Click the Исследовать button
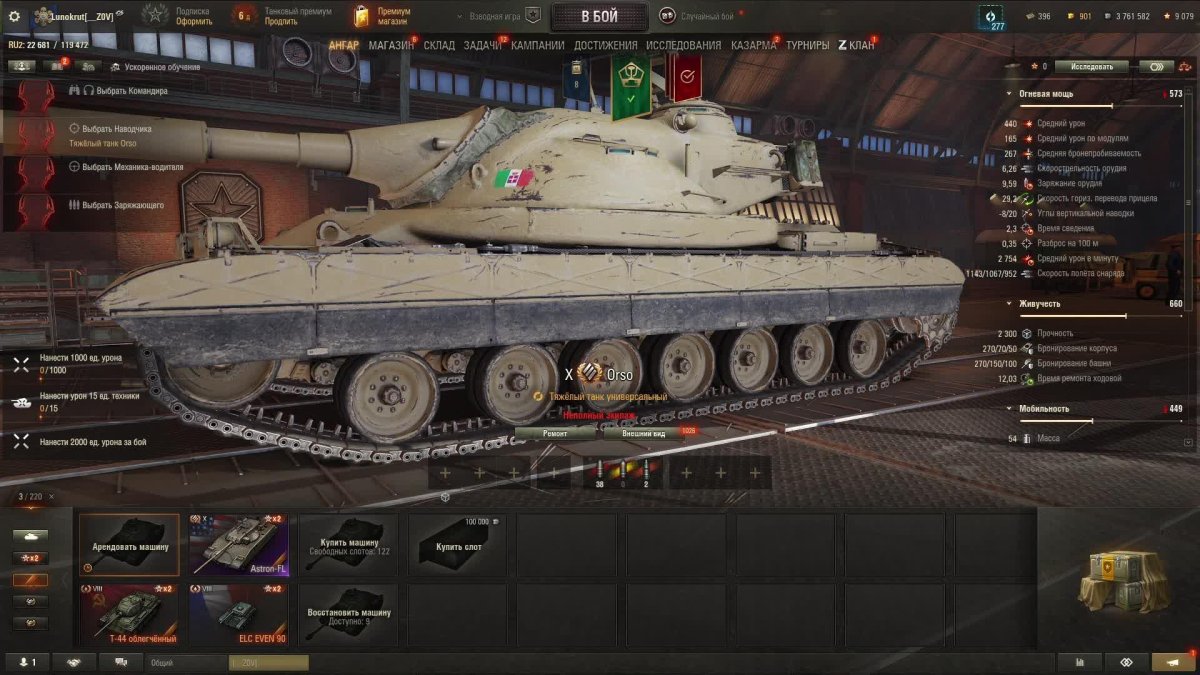This screenshot has width=1200, height=675. click(1091, 67)
